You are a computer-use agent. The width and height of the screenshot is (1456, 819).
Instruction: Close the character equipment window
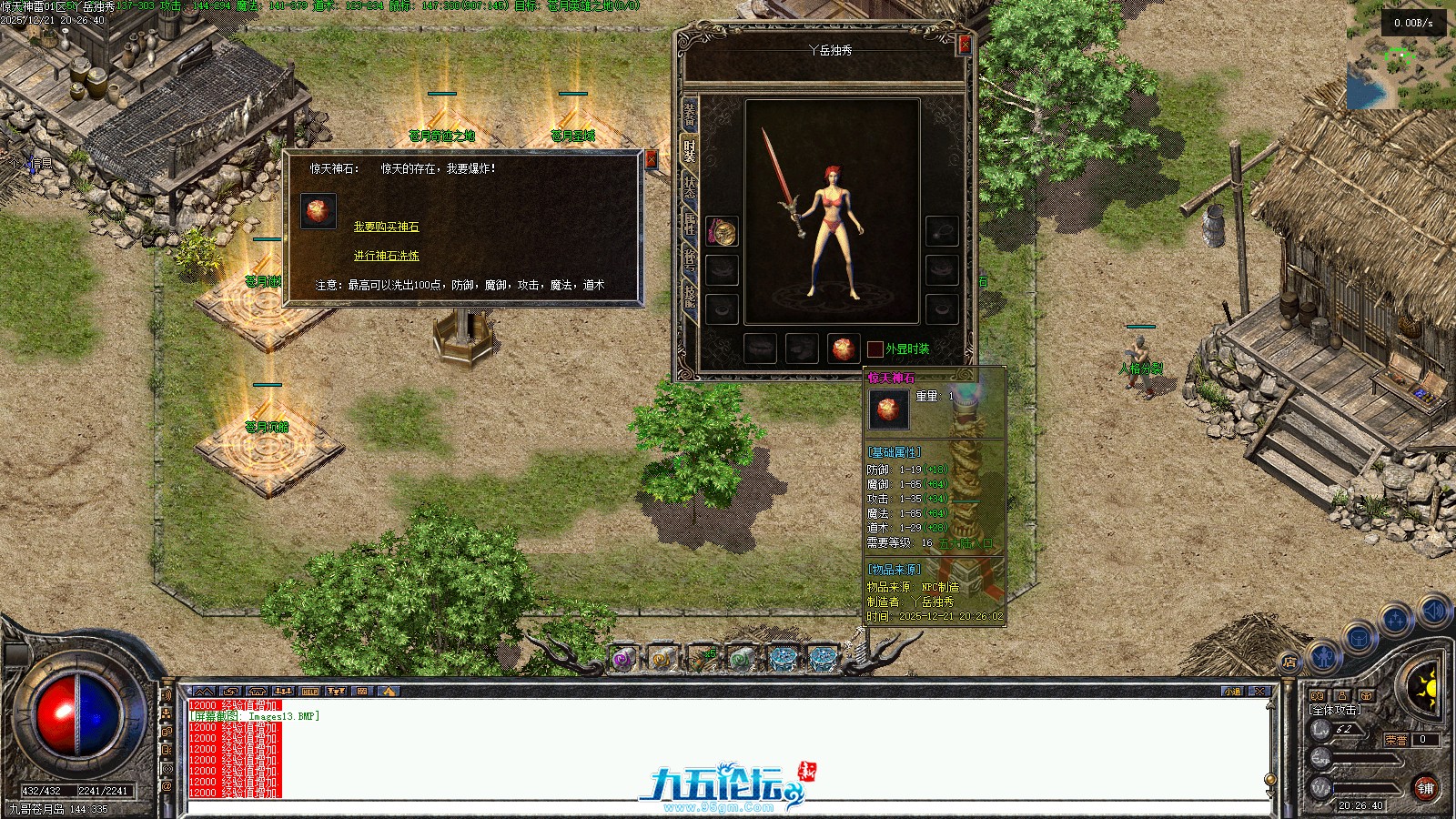tap(965, 44)
